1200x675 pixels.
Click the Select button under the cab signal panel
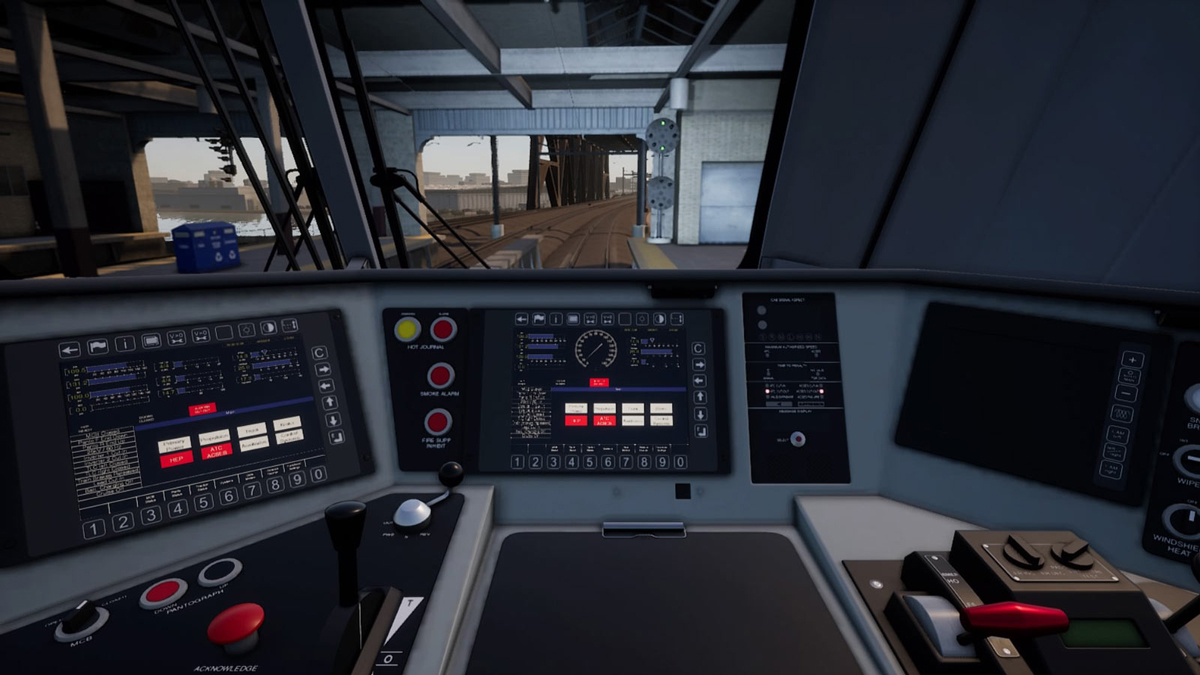click(797, 438)
